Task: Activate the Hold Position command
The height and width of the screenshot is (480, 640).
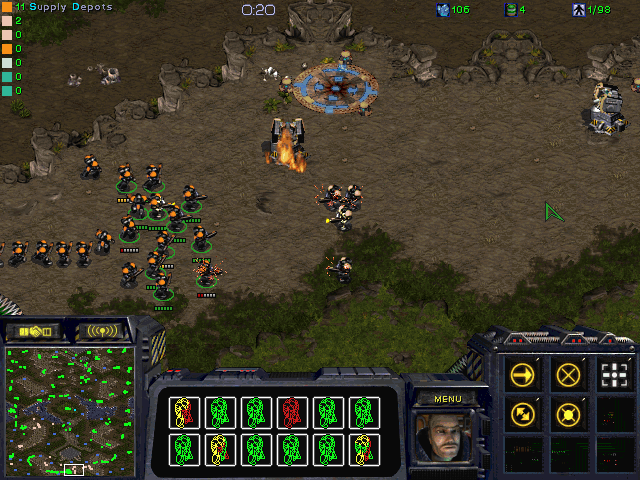Action: click(568, 413)
